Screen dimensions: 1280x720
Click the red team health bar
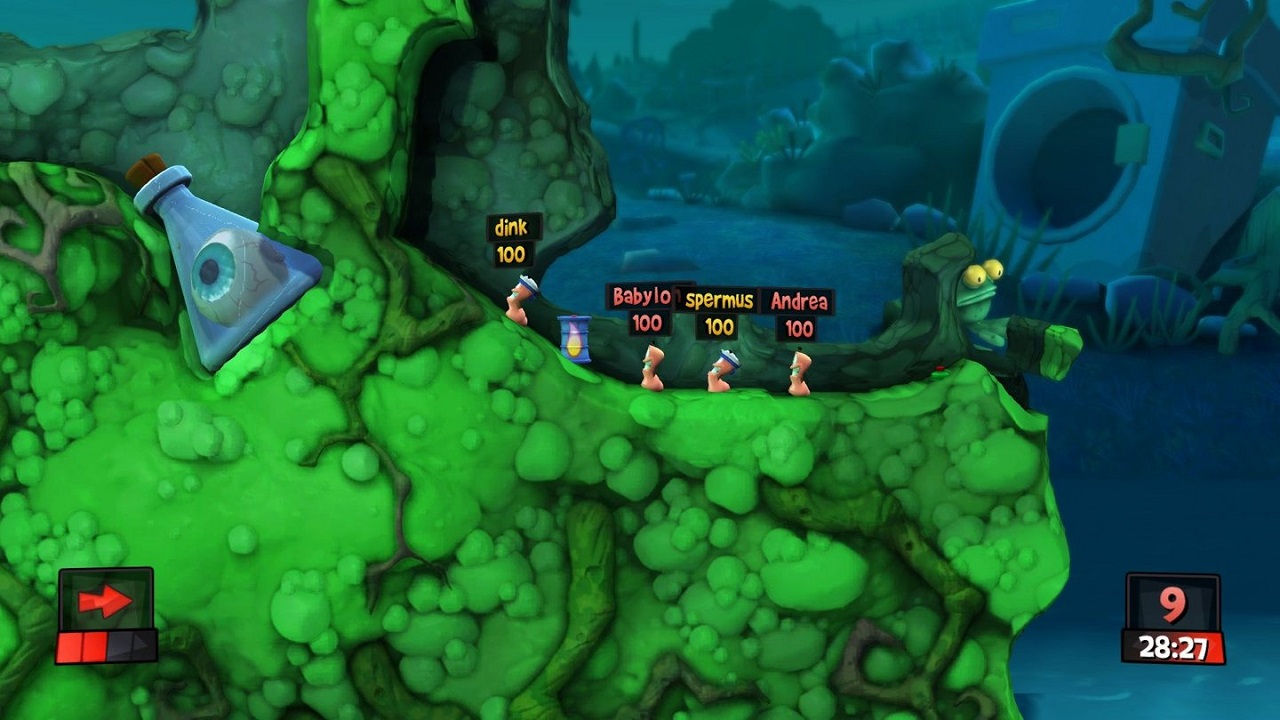pos(85,647)
